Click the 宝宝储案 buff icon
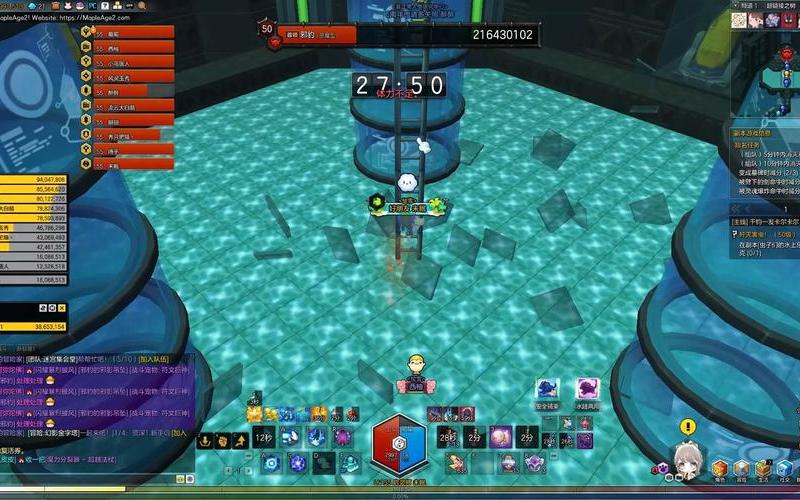This screenshot has width=800, height=500. (546, 390)
